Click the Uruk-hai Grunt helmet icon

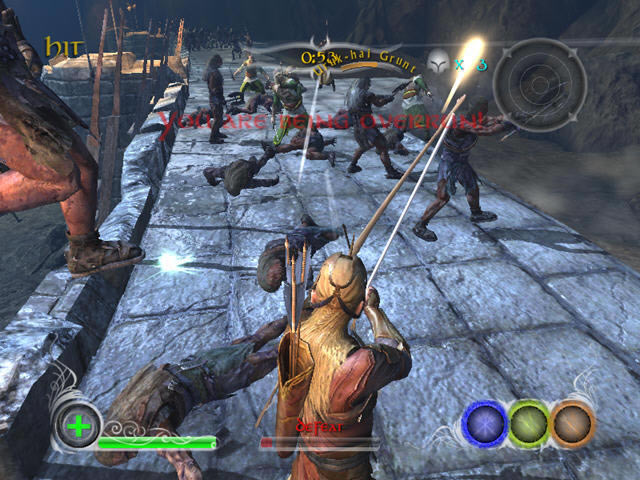[x=439, y=63]
